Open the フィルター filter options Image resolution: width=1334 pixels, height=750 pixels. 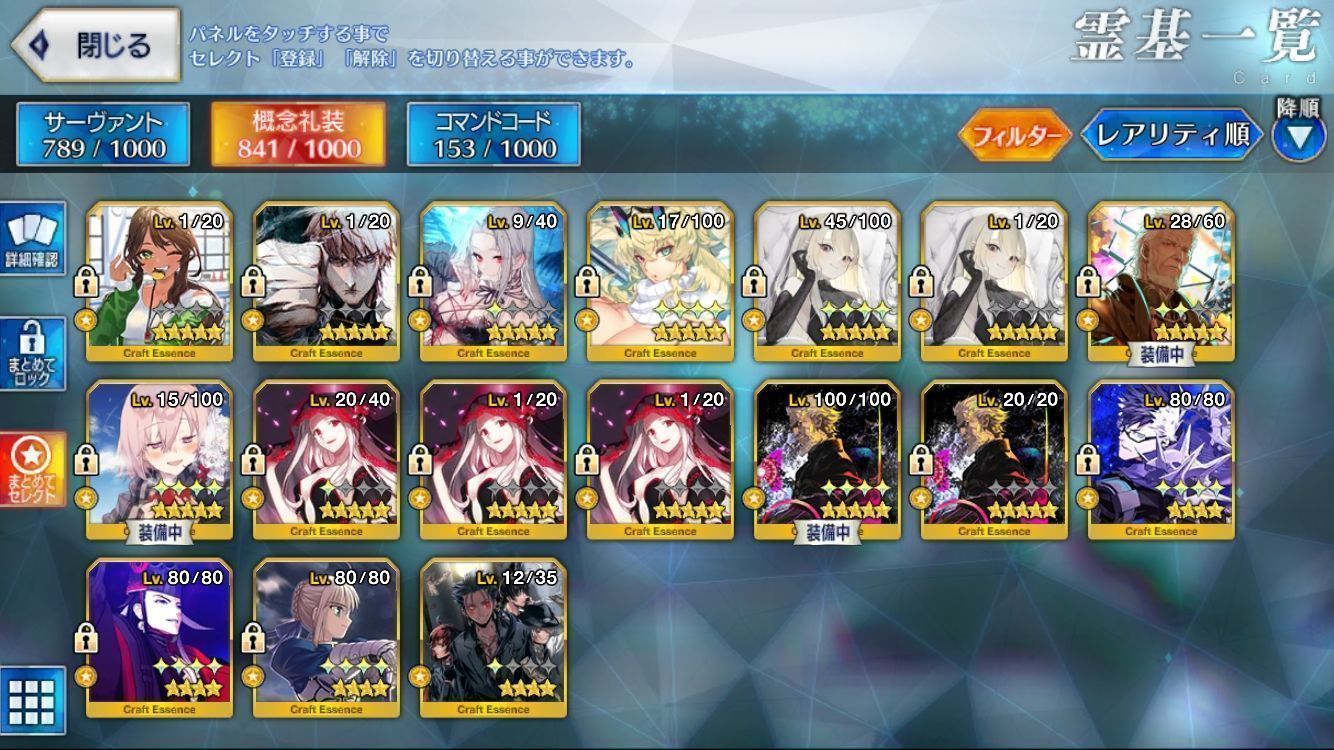pyautogui.click(x=1014, y=135)
